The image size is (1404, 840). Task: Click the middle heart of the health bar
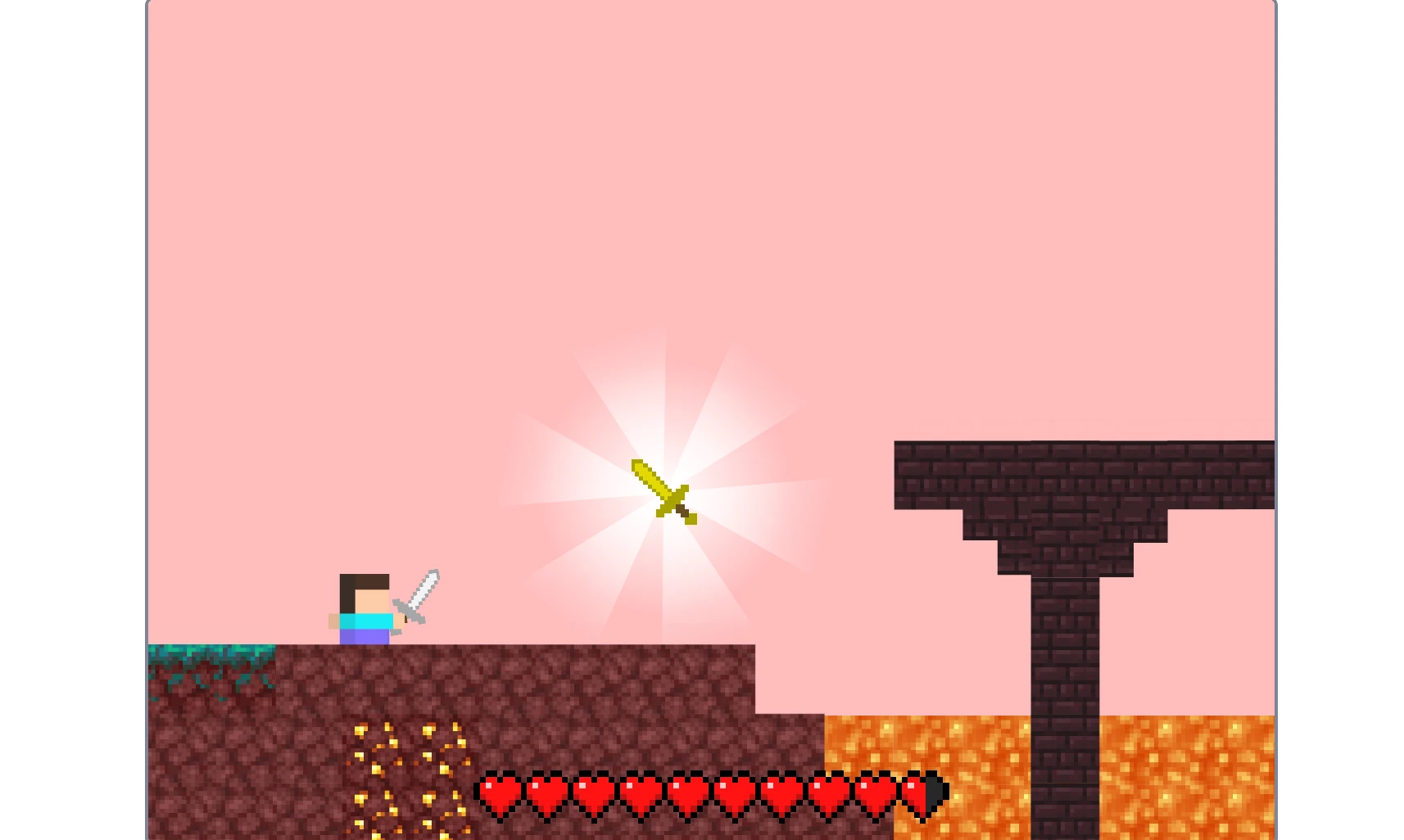point(686,793)
